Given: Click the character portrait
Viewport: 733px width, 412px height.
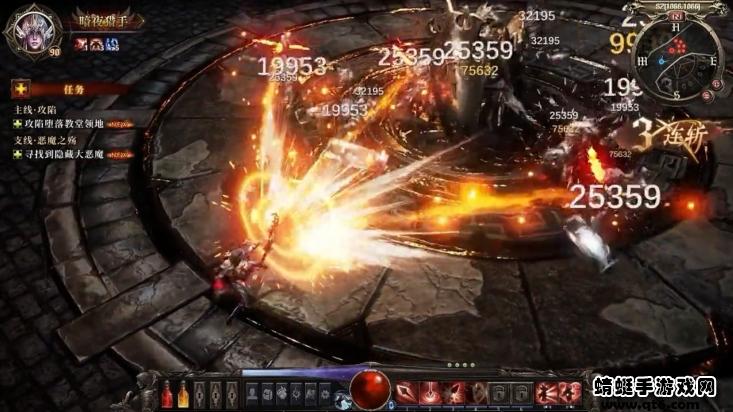Looking at the screenshot, I should point(32,28).
